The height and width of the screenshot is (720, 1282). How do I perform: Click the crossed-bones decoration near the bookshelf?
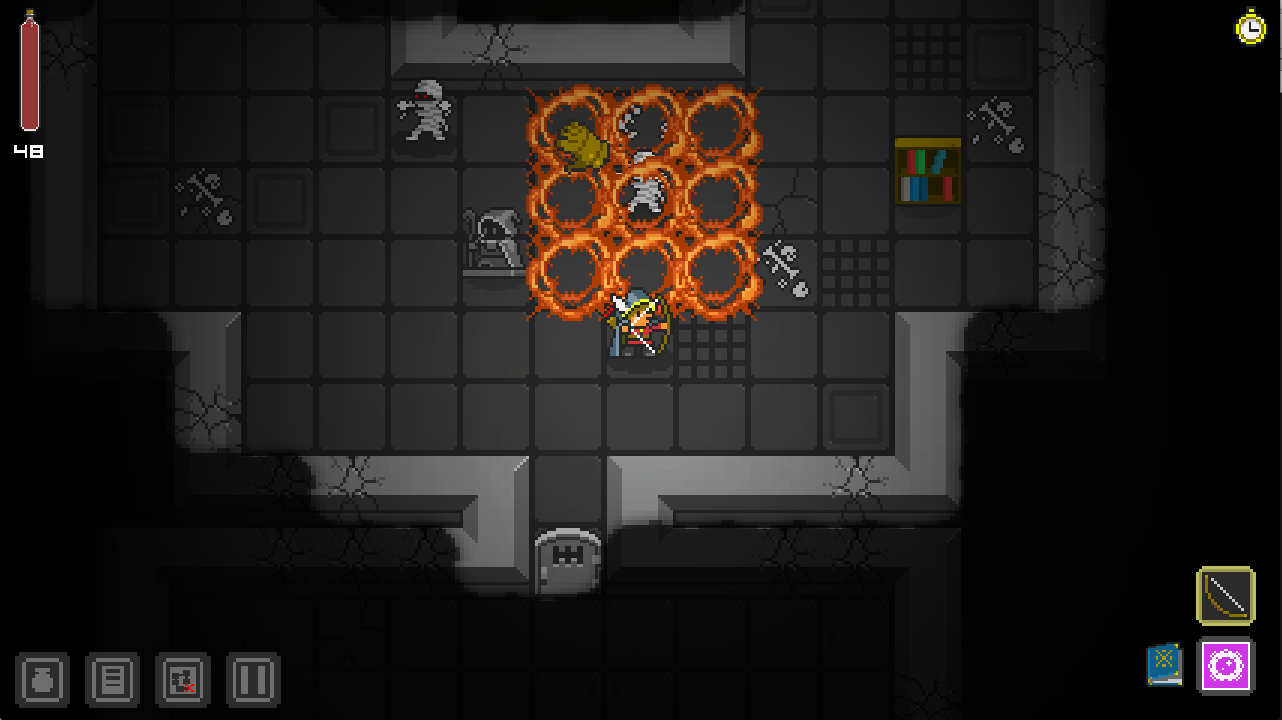coord(996,118)
